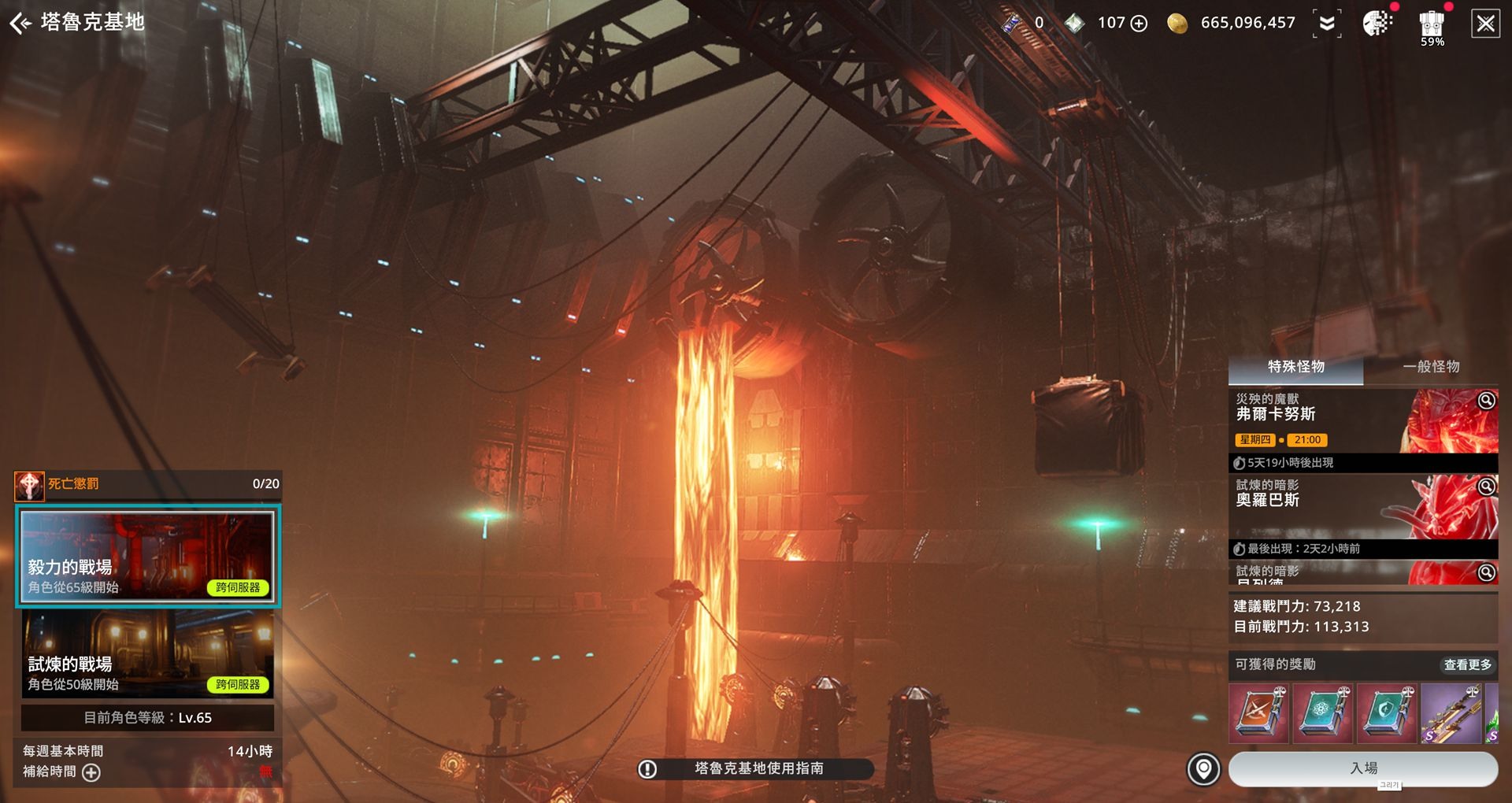Image resolution: width=1512 pixels, height=803 pixels.
Task: View more rewards via 查看更多
Action: coord(1467,665)
